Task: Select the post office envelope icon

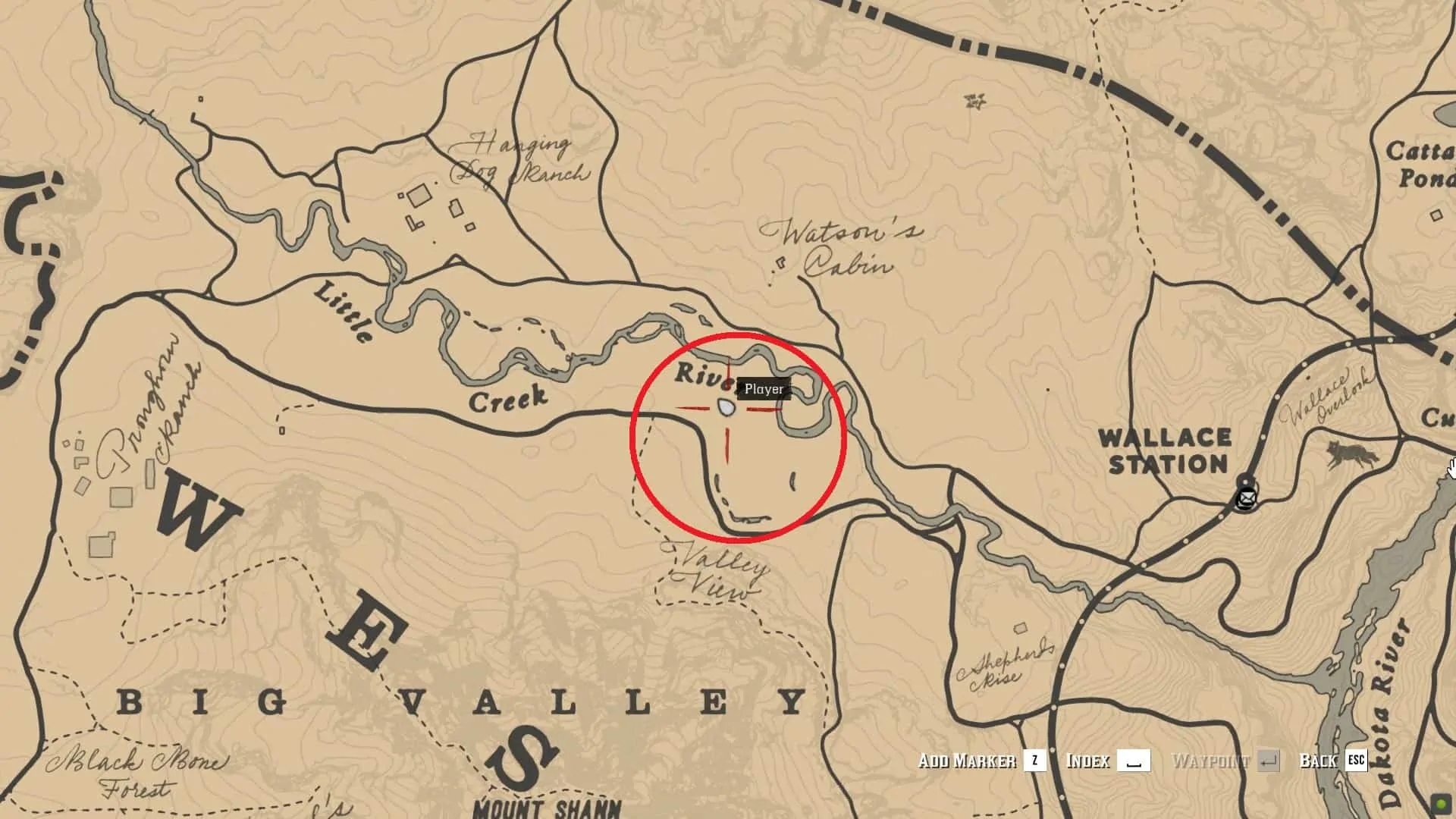Action: click(1245, 499)
